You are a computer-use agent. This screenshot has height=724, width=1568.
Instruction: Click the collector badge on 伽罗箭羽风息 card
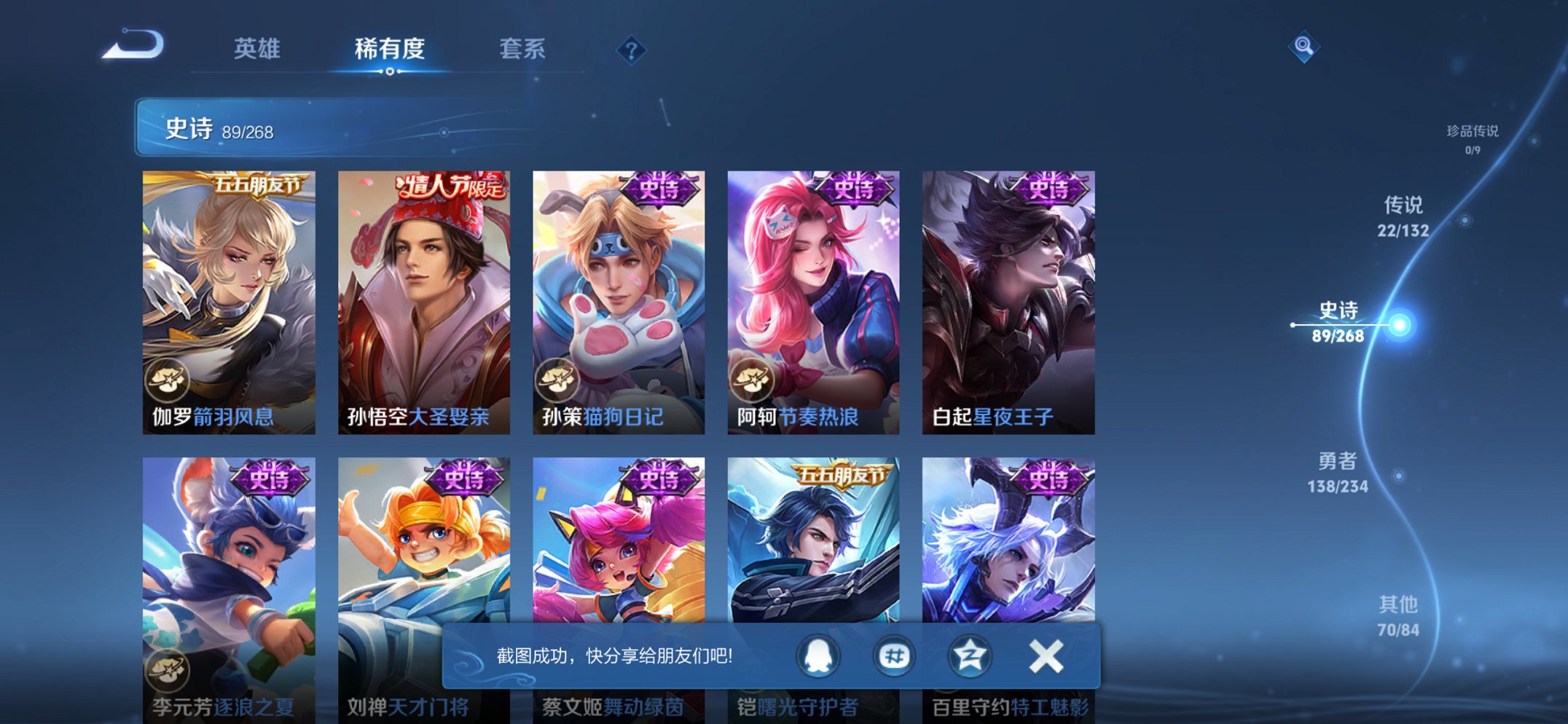click(x=166, y=380)
